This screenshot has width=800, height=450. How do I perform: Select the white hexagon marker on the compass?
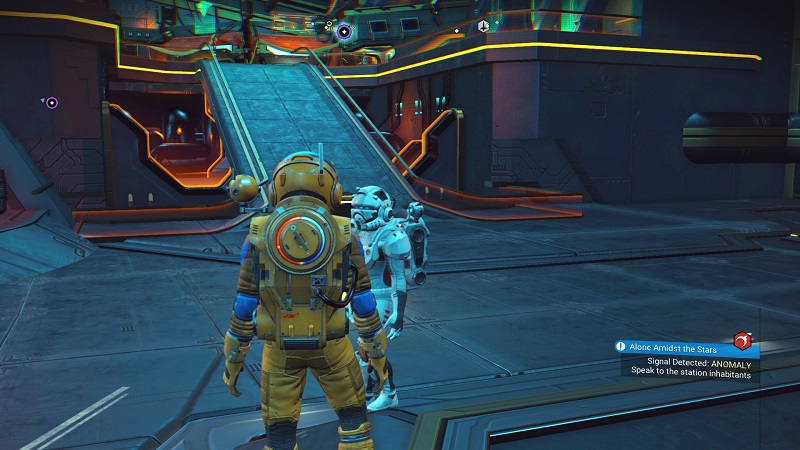483,26
